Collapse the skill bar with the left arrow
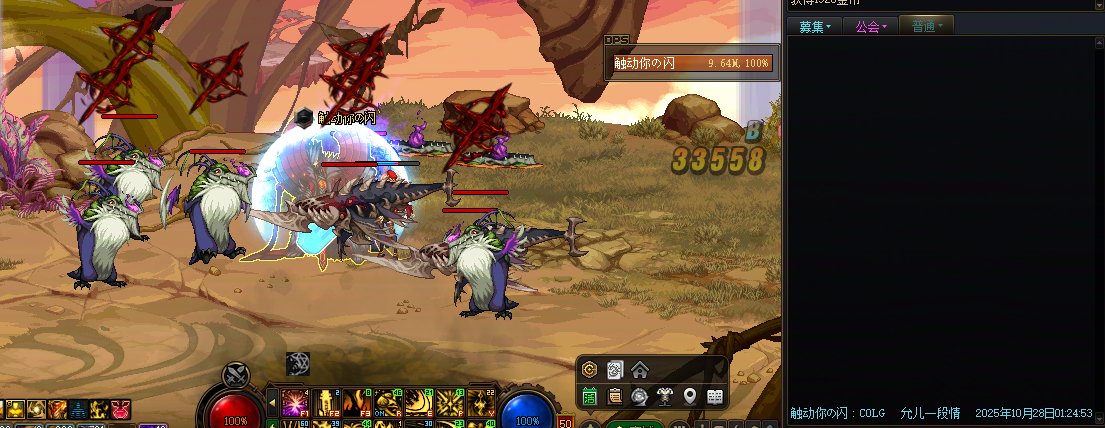The height and width of the screenshot is (428, 1105). click(272, 403)
